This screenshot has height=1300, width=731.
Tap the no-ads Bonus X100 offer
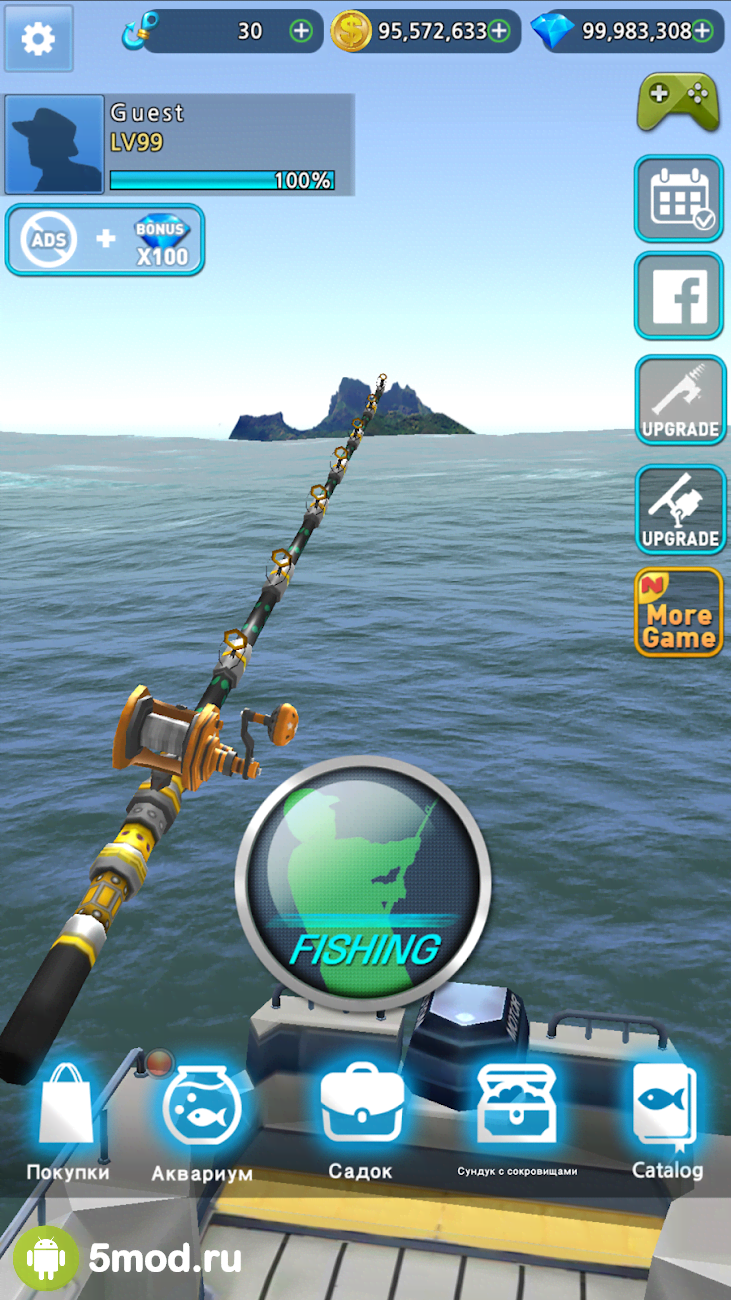105,239
